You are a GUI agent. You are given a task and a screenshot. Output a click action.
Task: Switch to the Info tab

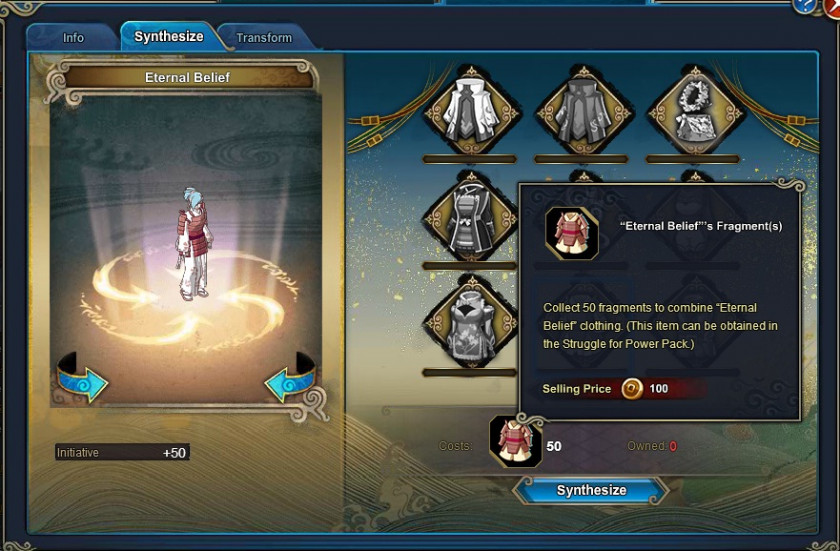pos(74,38)
